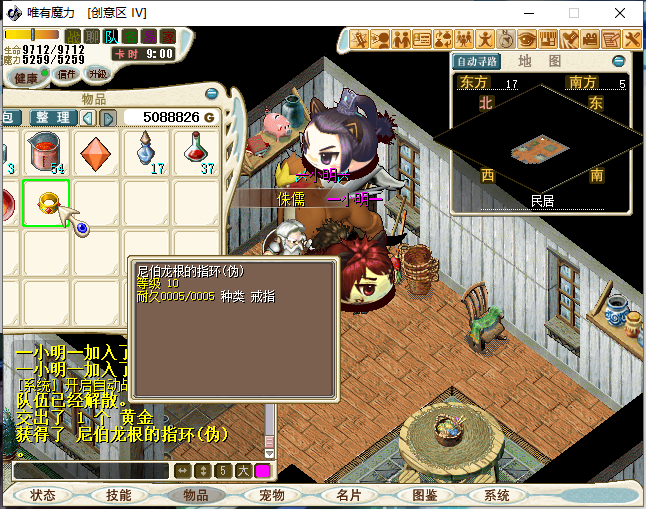Collapse the minimap with its round button
The width and height of the screenshot is (646, 509).
[619, 61]
